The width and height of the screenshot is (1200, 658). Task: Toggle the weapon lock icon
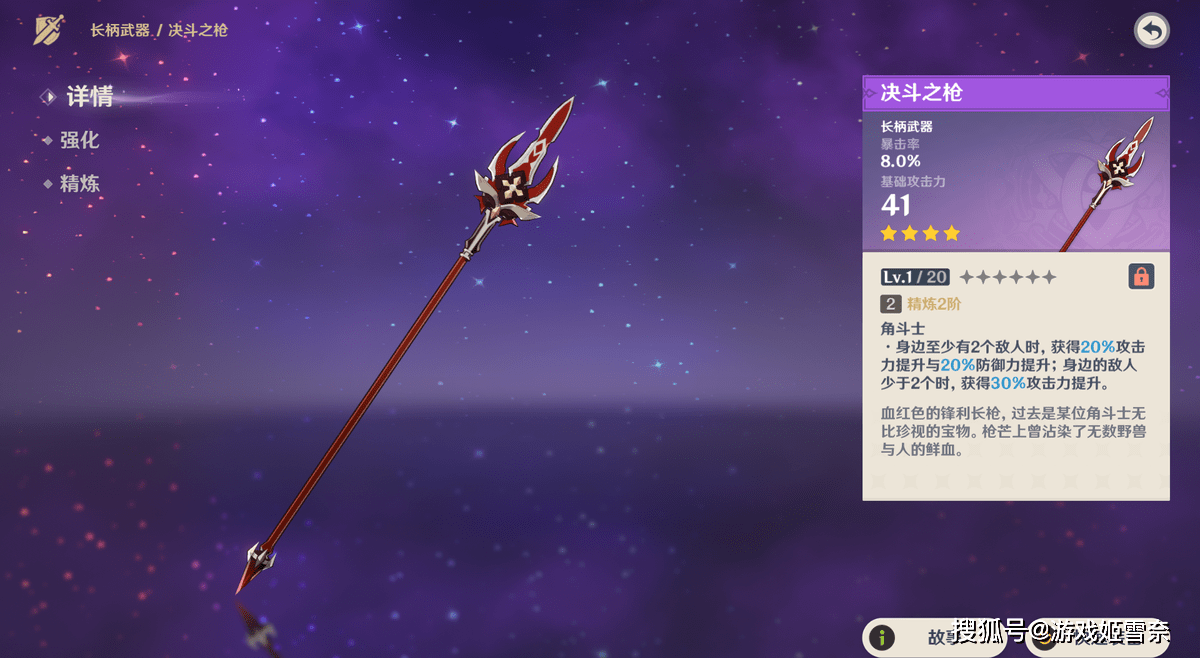[1141, 276]
